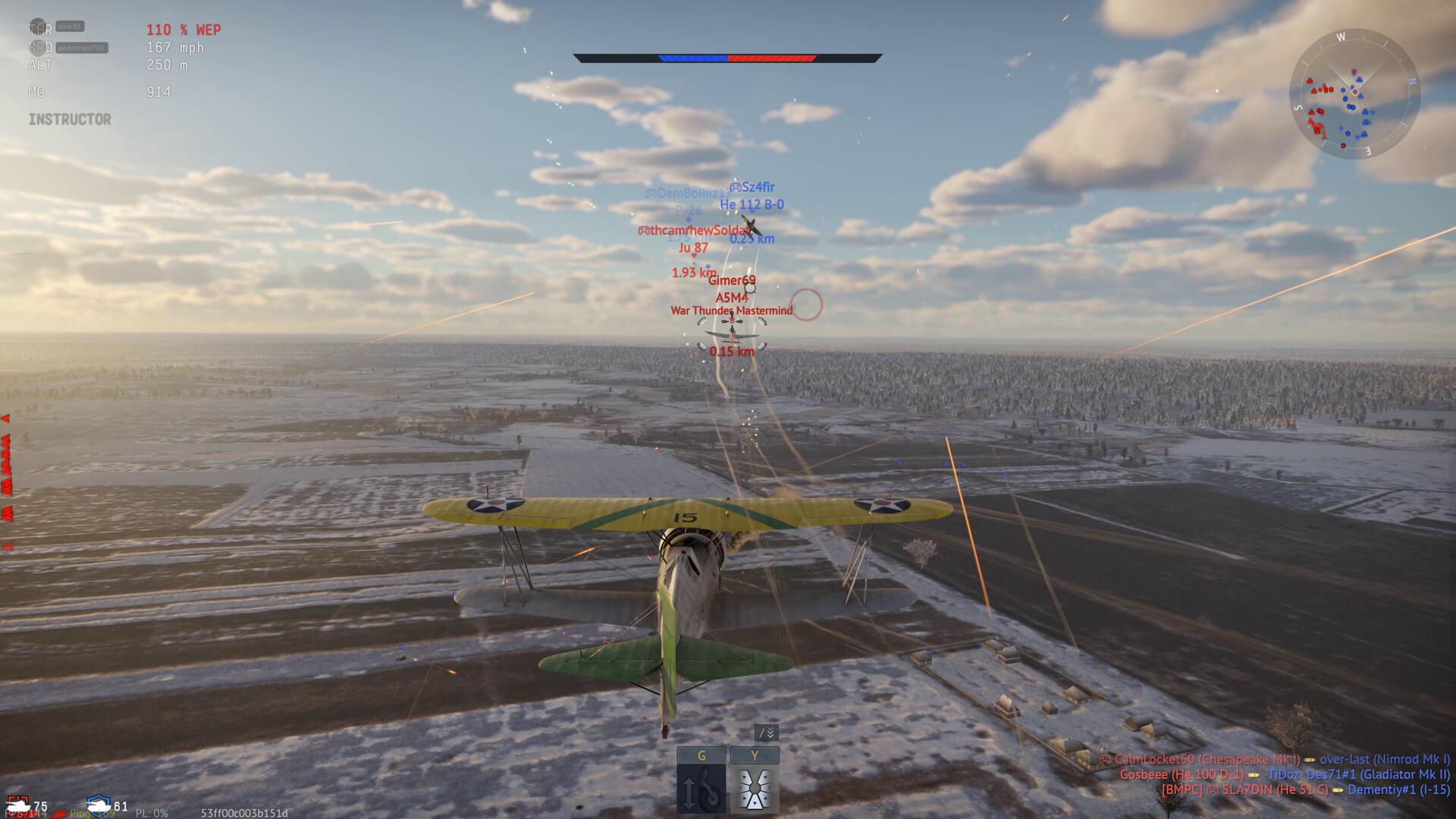
Task: Activate the cowl flaps action icon
Action: pyautogui.click(x=755, y=789)
